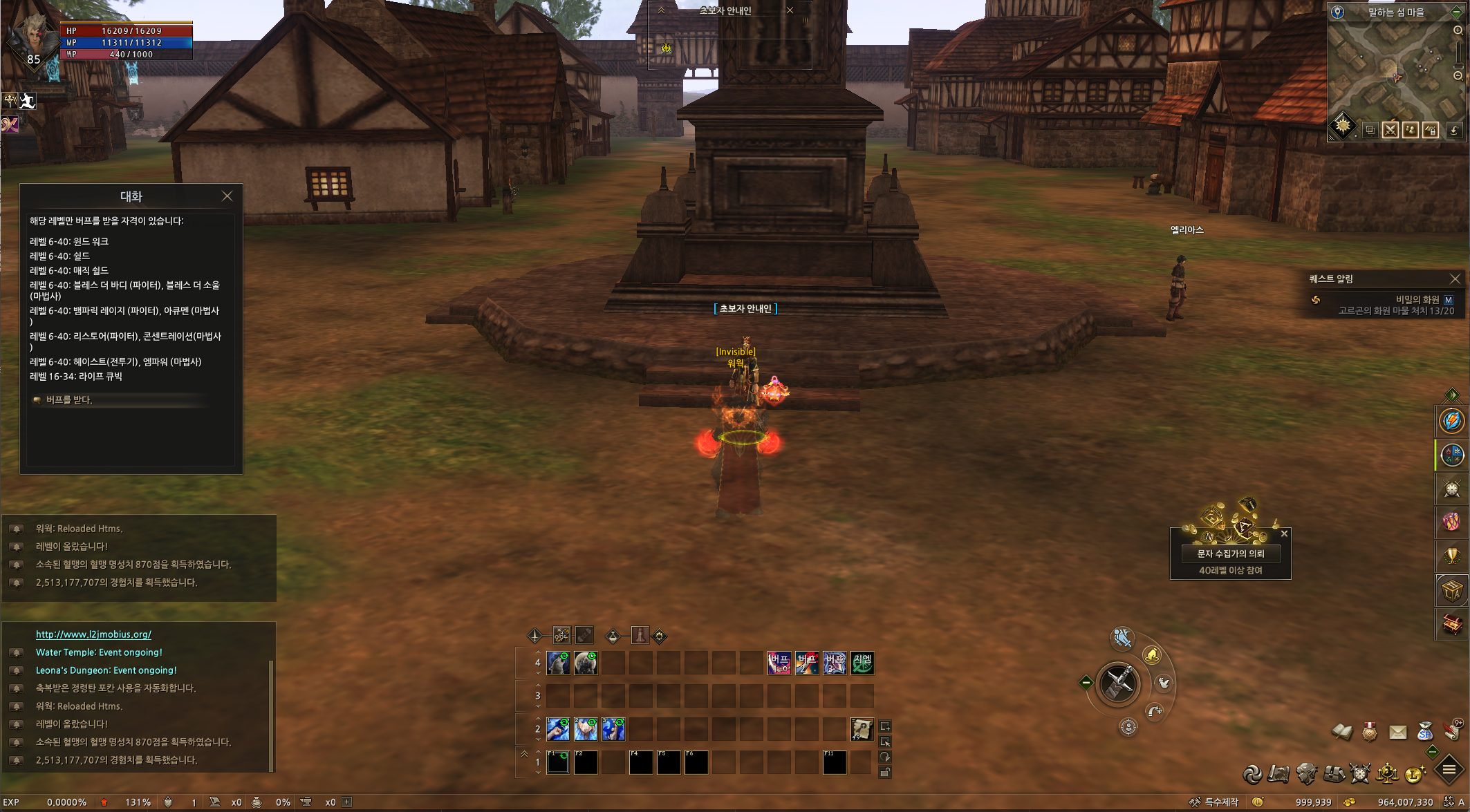
Task: Open the l2jmobius.org link in chat
Action: pyautogui.click(x=93, y=634)
